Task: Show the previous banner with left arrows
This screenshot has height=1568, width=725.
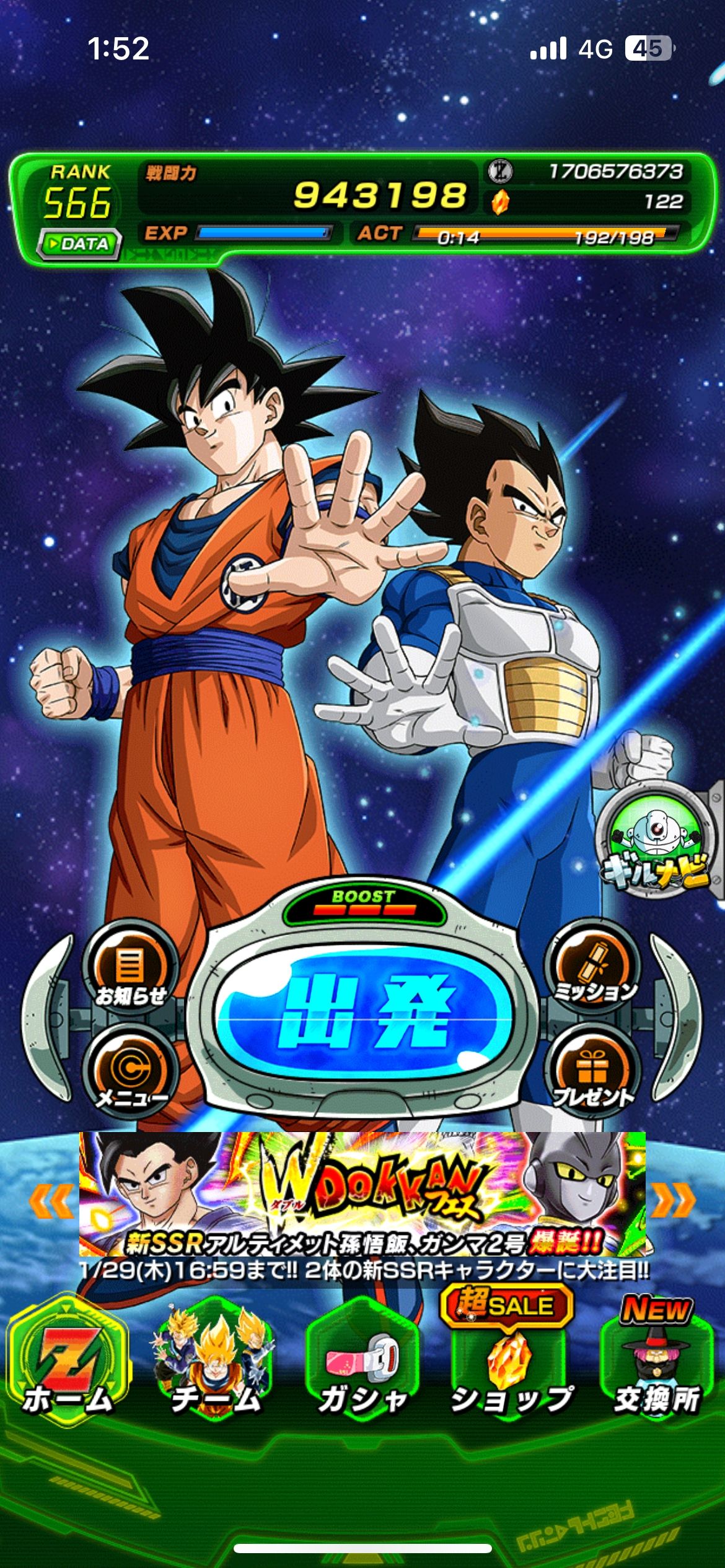Action: (x=50, y=1201)
